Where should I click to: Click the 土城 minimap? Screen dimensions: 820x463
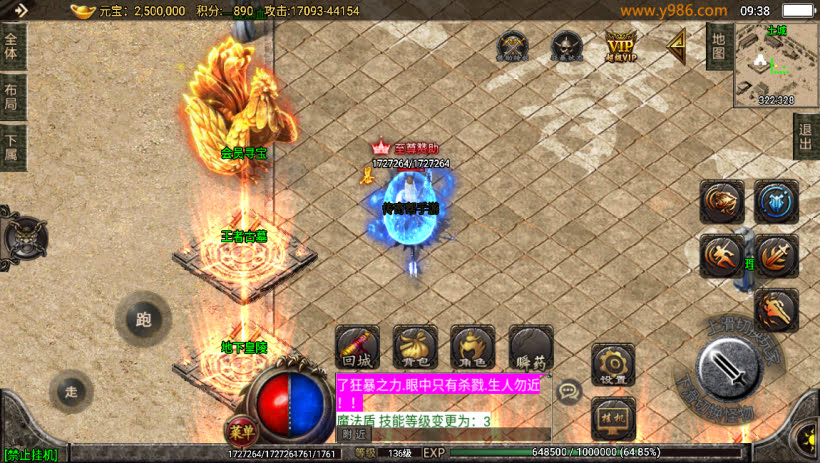[x=776, y=62]
